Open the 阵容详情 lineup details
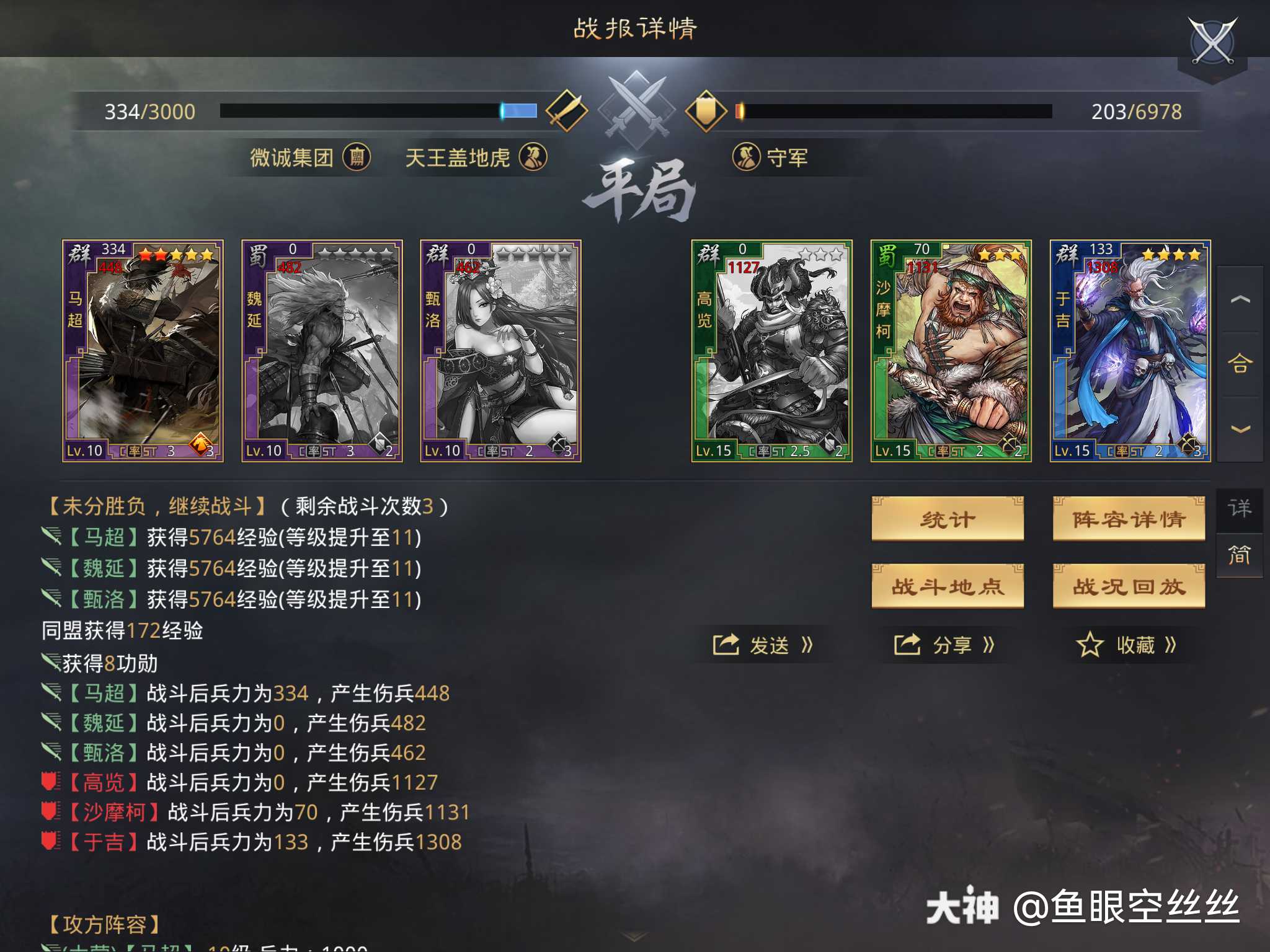This screenshot has width=1270, height=952. pyautogui.click(x=1129, y=519)
